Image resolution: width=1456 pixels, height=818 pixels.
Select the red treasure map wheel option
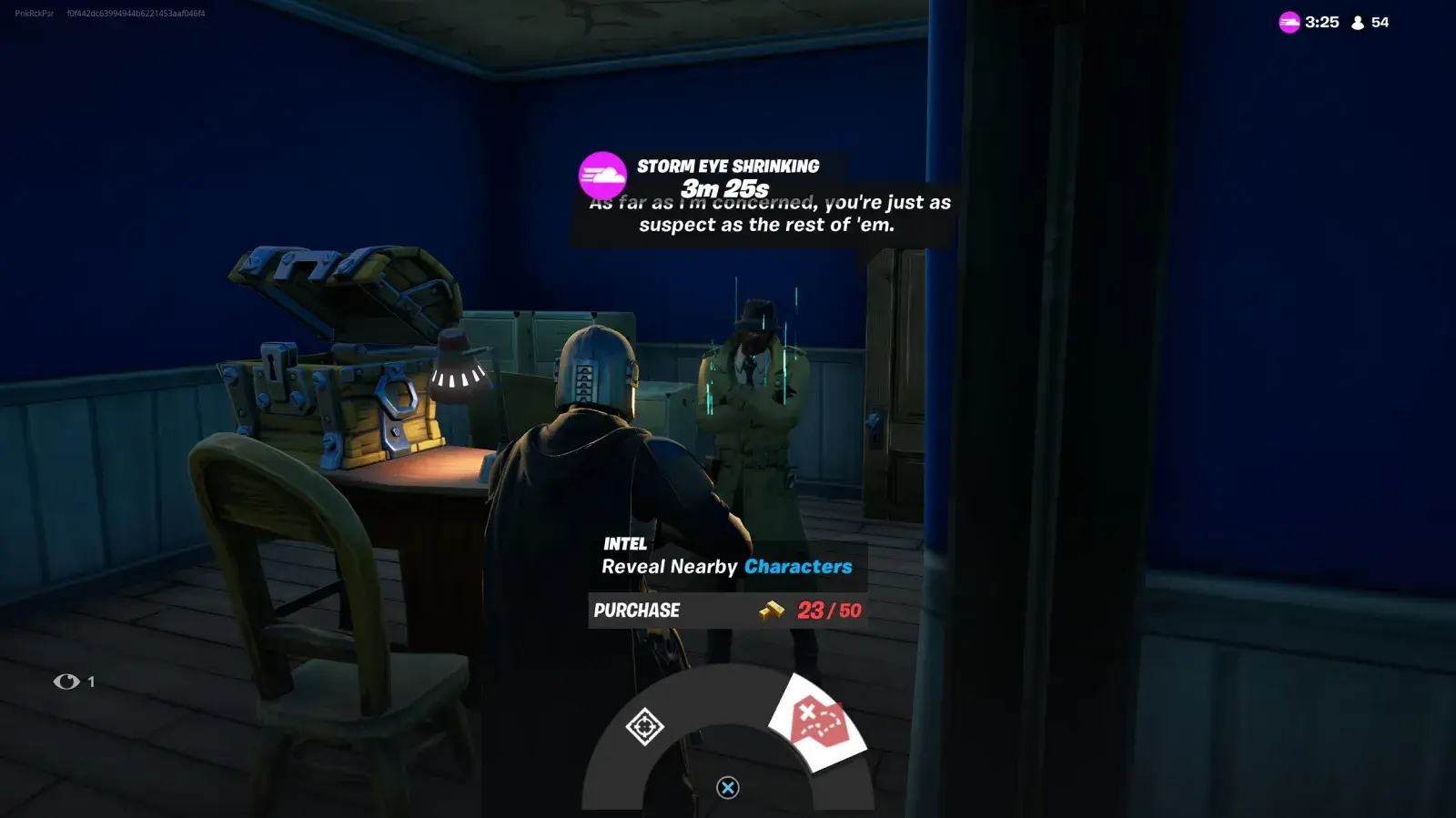[x=818, y=722]
